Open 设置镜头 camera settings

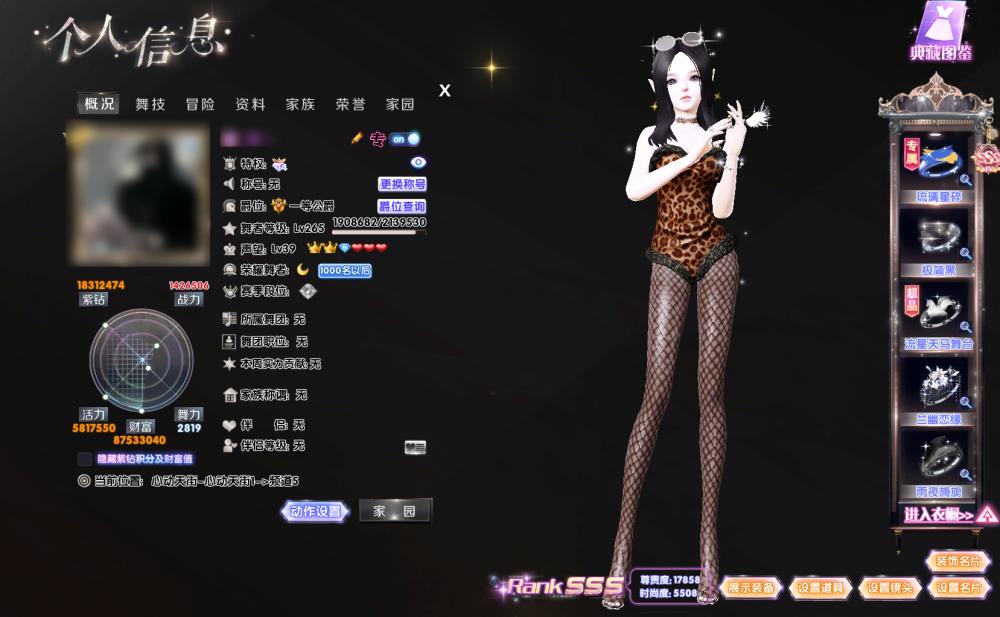pyautogui.click(x=890, y=588)
